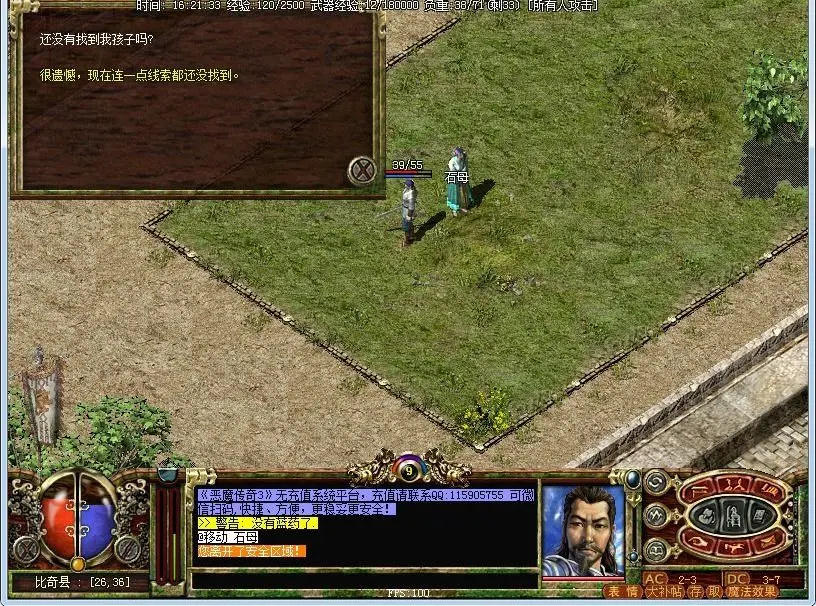Click the grey pouch icon in the oval panel
The image size is (816, 606).
(x=704, y=516)
